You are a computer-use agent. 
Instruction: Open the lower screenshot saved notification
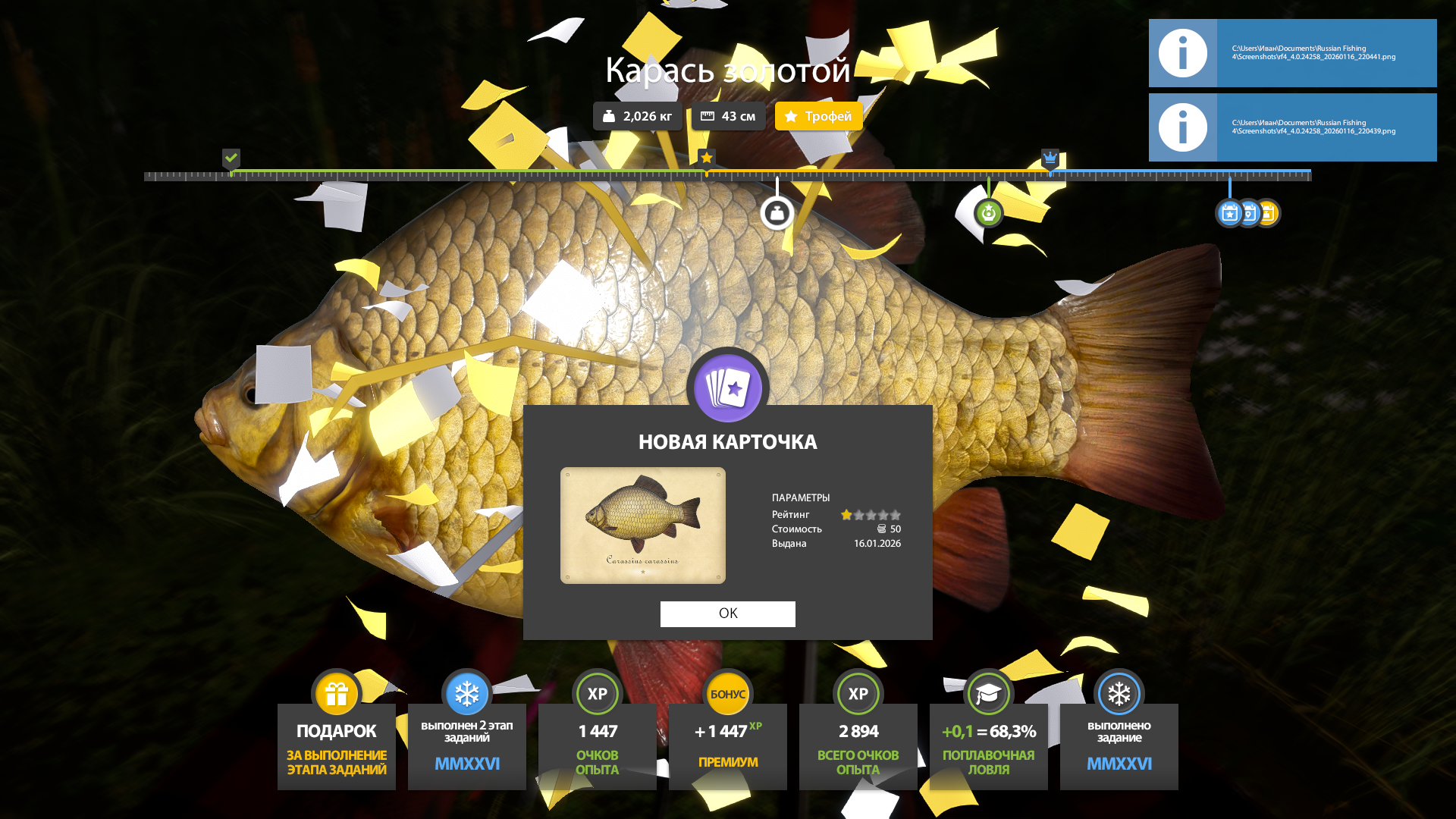1292,127
